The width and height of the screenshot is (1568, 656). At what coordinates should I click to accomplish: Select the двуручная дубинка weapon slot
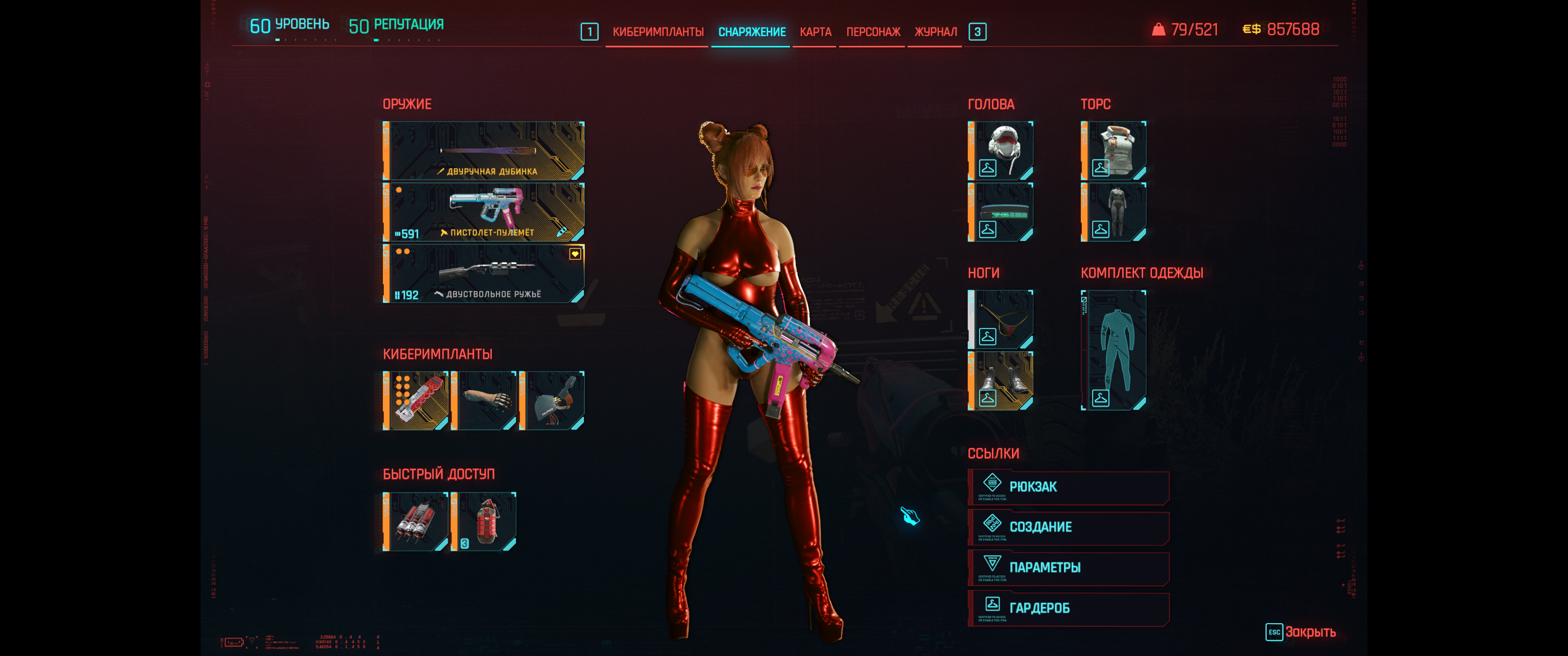[484, 150]
